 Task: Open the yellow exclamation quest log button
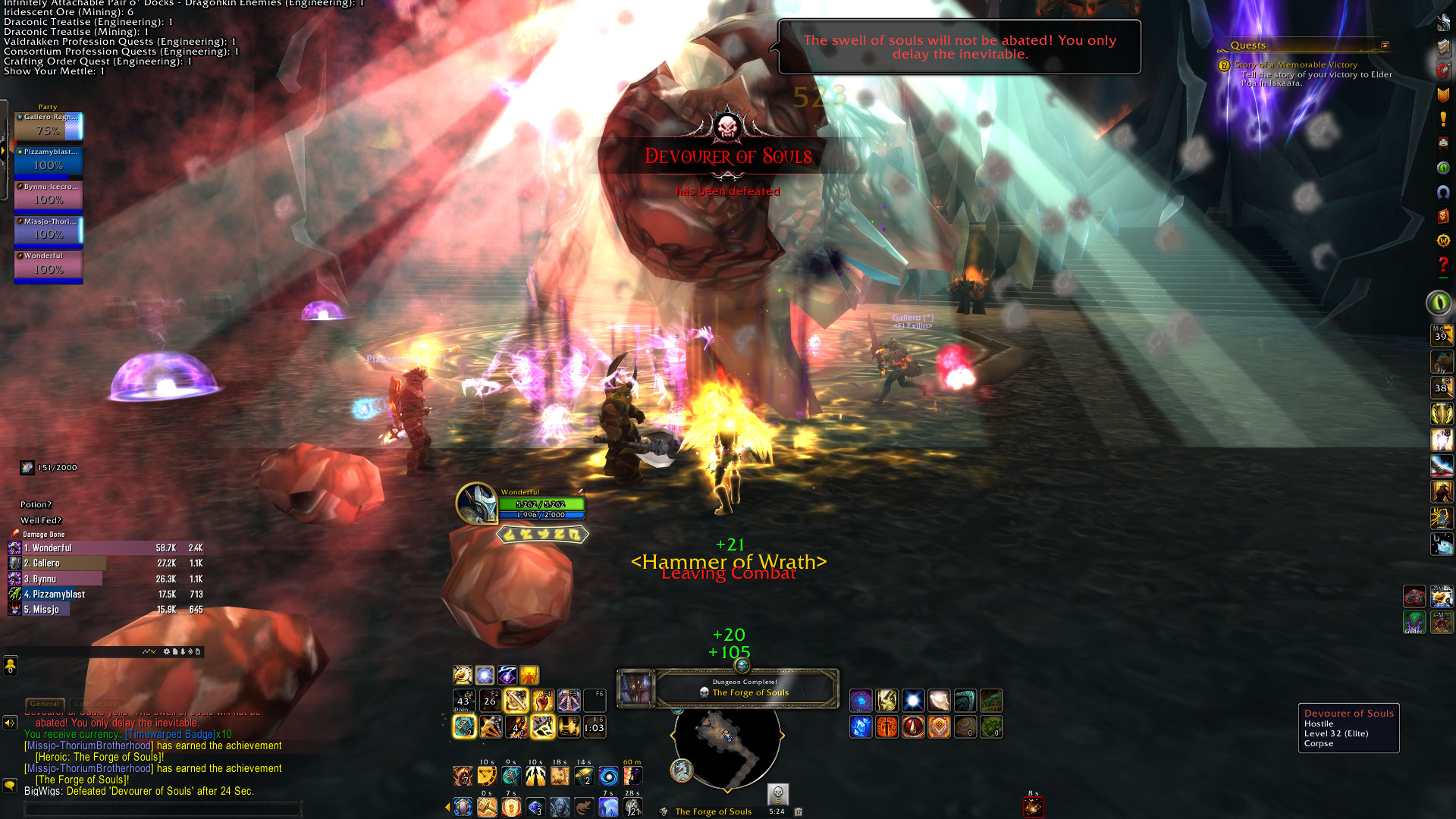(1443, 119)
